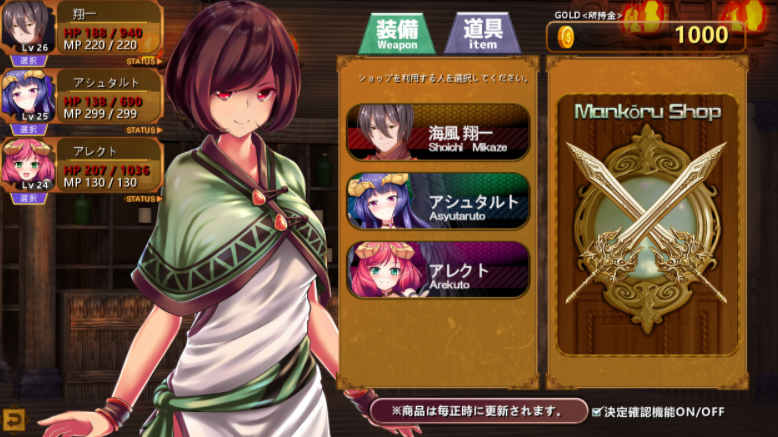
Task: Switch to the 装備 Weapon tab
Action: point(397,34)
